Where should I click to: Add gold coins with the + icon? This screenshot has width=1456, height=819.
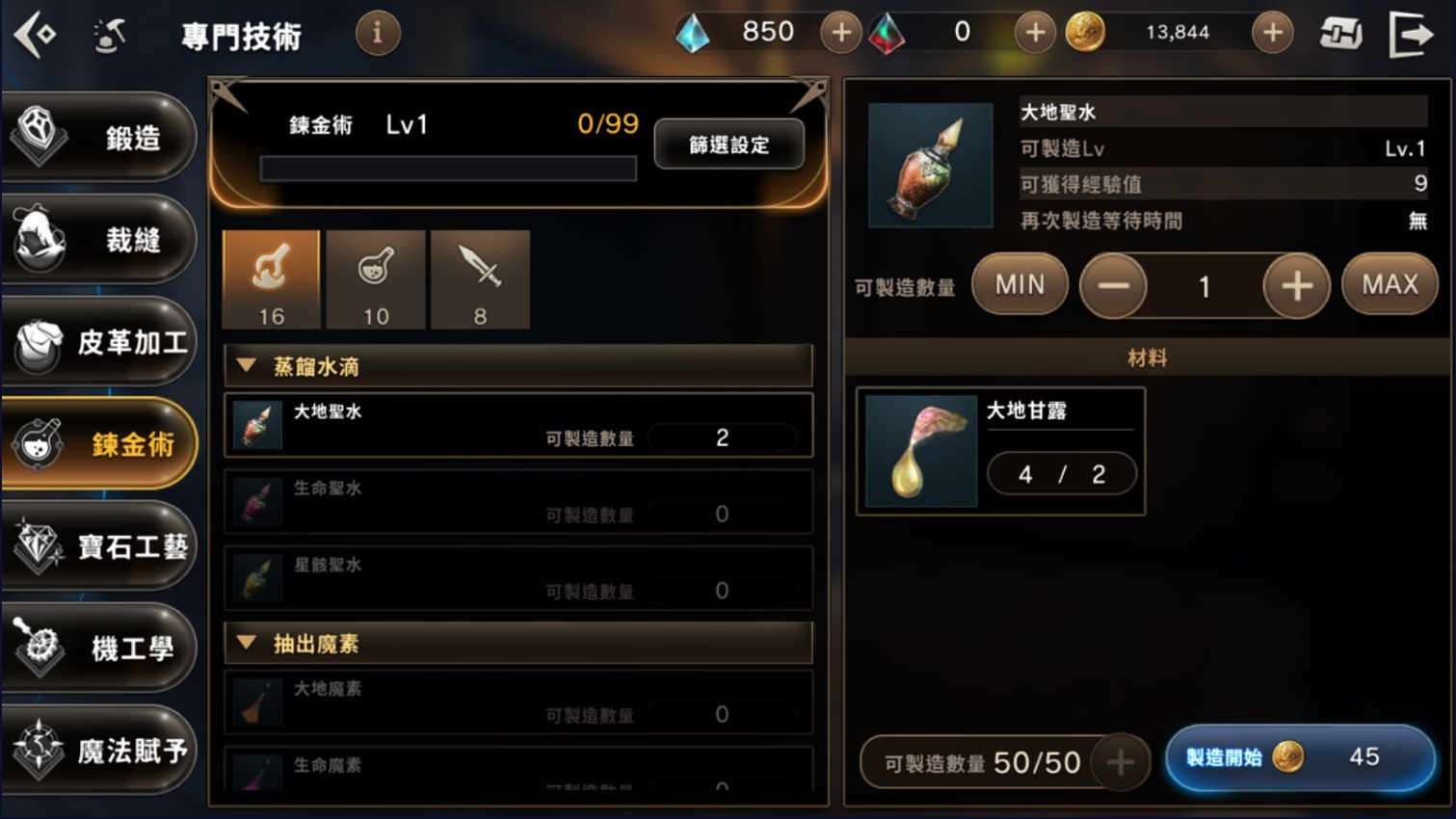coord(1272,31)
